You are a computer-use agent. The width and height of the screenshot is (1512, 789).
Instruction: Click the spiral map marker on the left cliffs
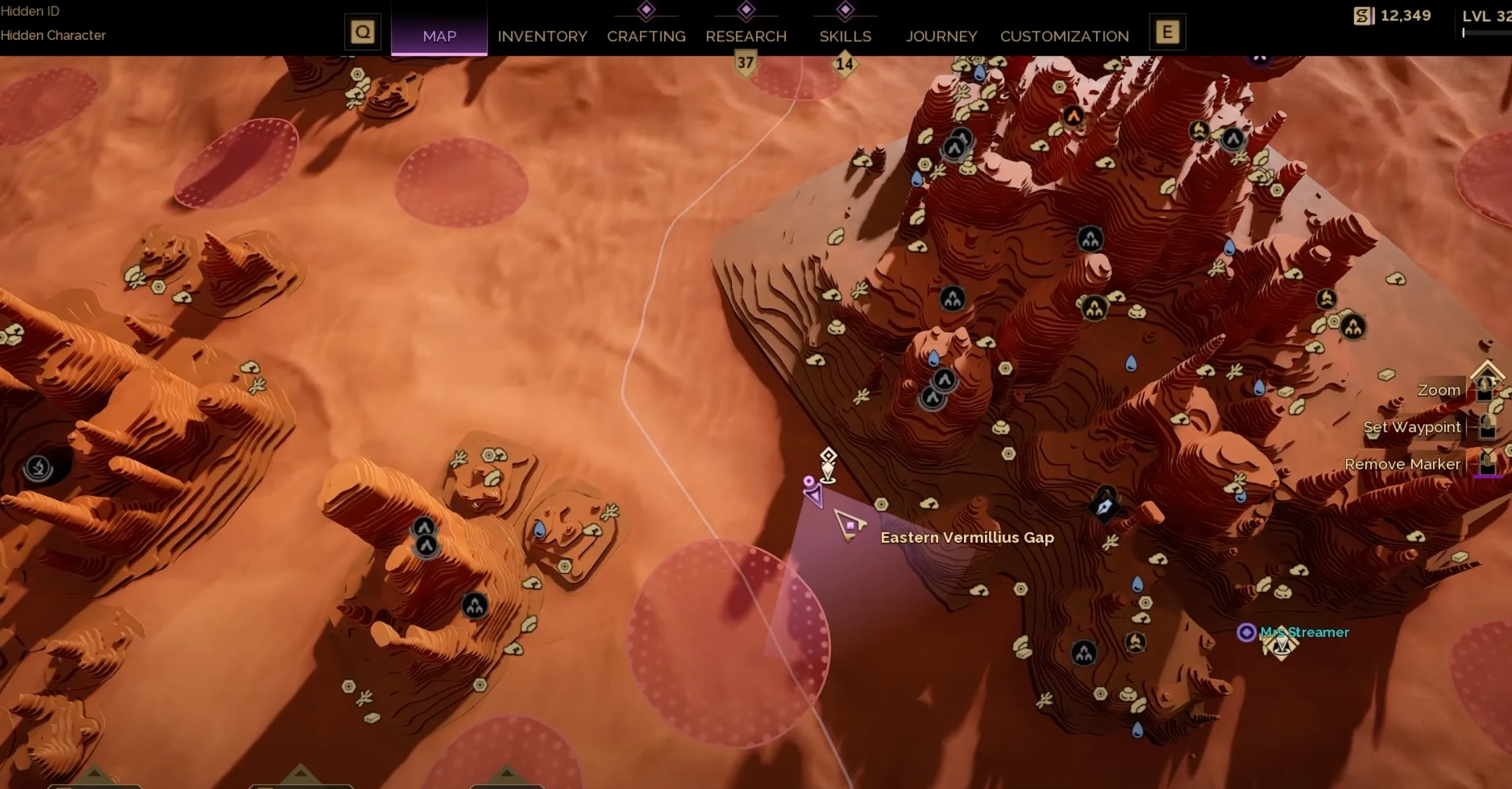coord(39,468)
